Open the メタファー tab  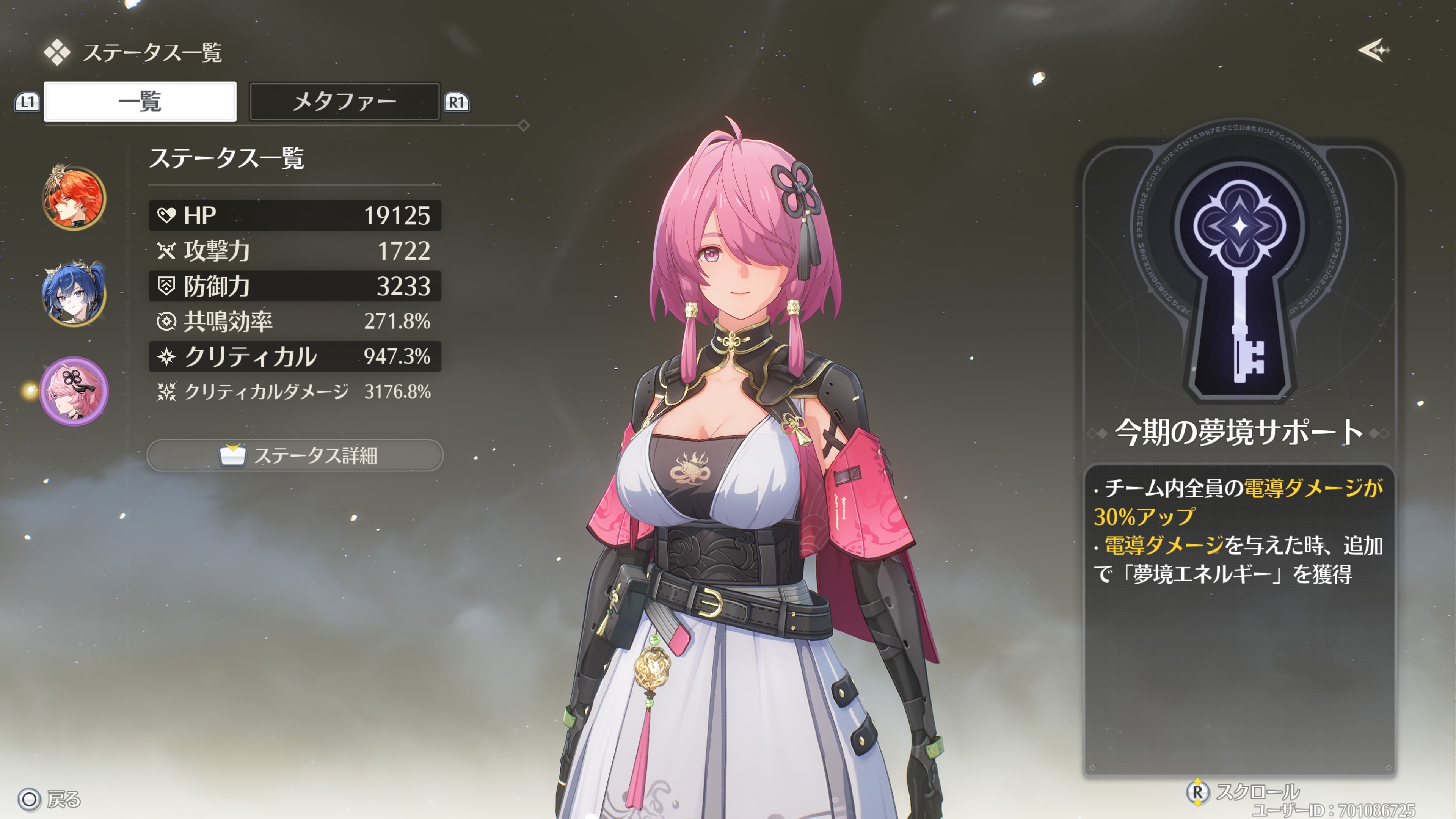coord(344,102)
